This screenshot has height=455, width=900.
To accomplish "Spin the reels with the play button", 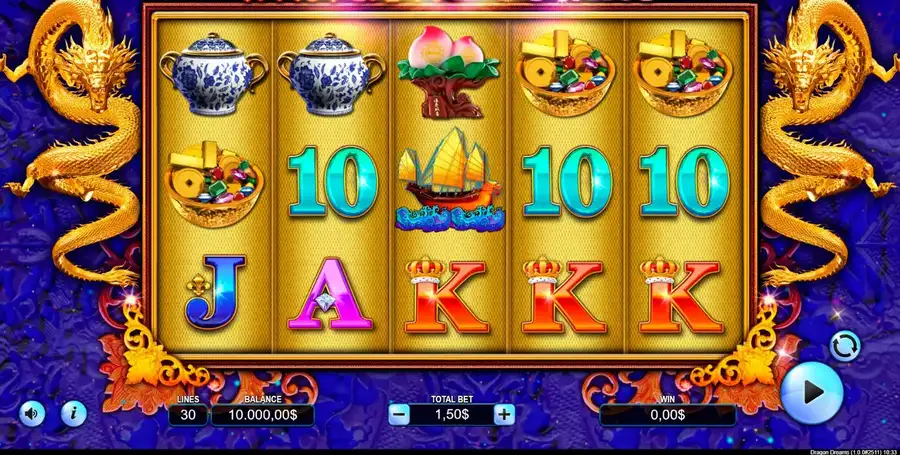I will tap(811, 393).
